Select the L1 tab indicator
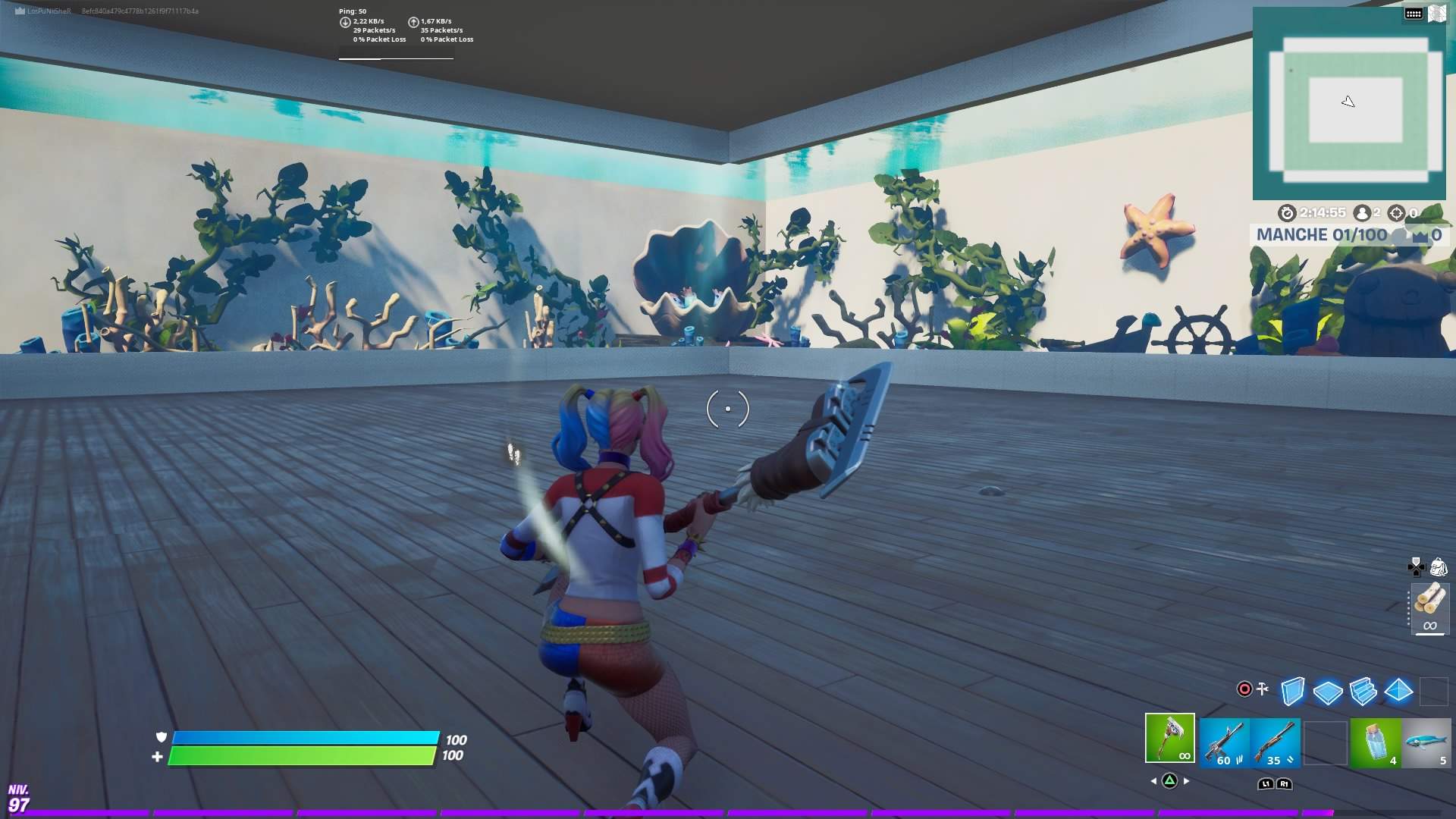This screenshot has width=1456, height=819. (1266, 783)
